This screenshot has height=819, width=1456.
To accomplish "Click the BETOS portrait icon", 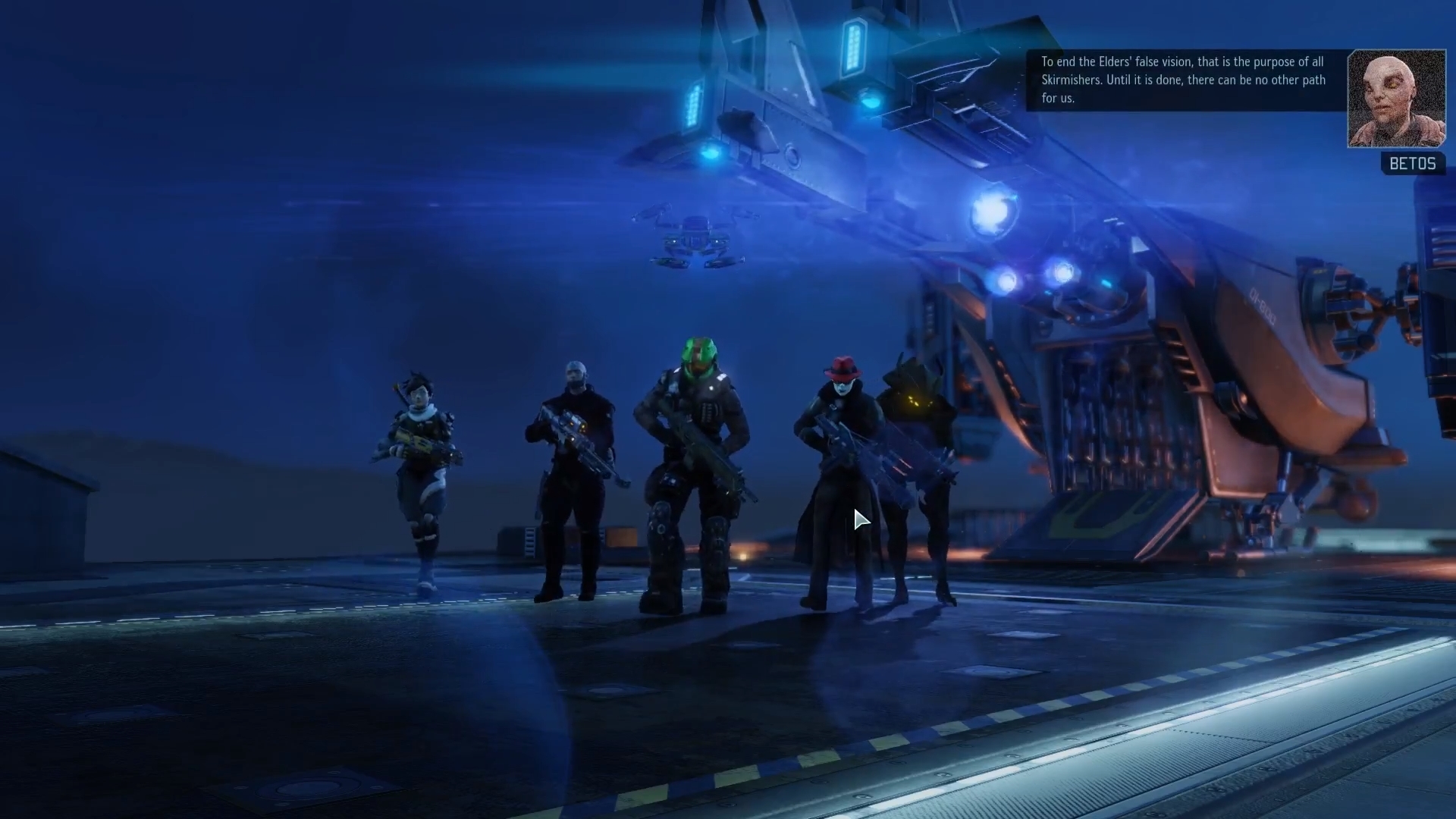I will (1396, 99).
